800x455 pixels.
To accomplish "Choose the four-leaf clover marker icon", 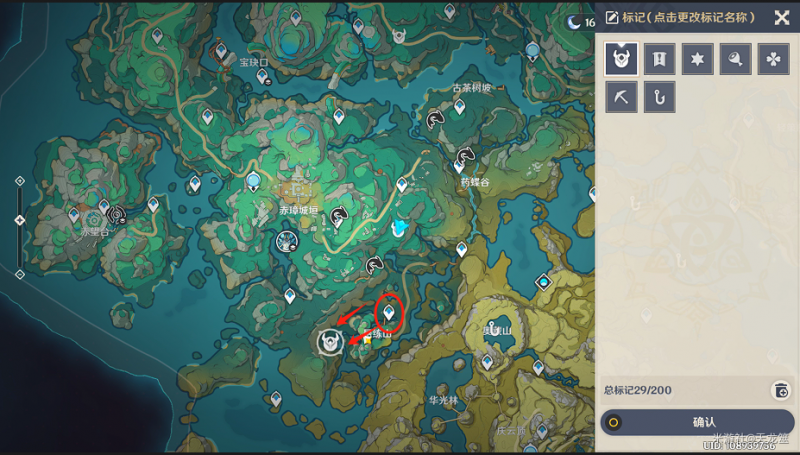I will tap(773, 59).
